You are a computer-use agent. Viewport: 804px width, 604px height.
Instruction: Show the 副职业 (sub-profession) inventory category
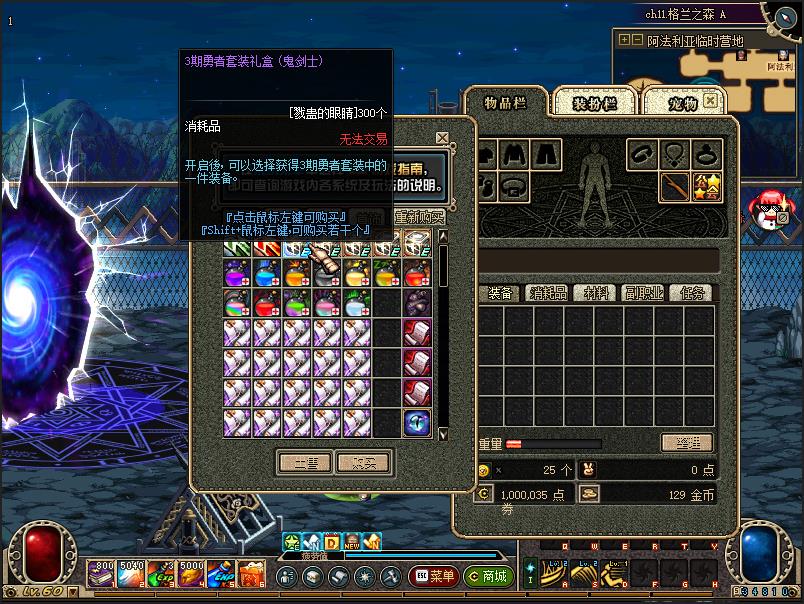pyautogui.click(x=645, y=293)
